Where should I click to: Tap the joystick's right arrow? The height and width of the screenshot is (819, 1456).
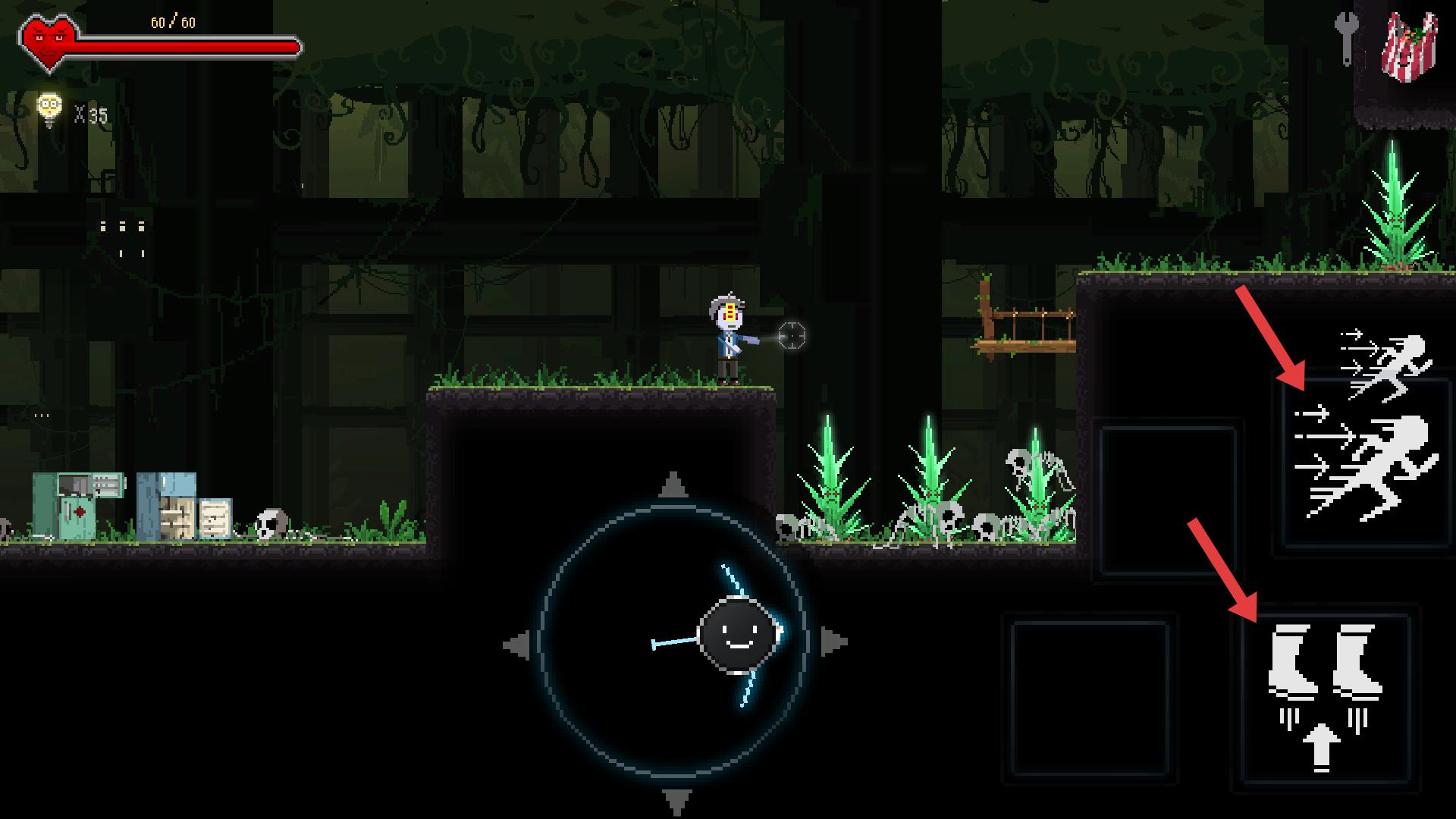(833, 642)
